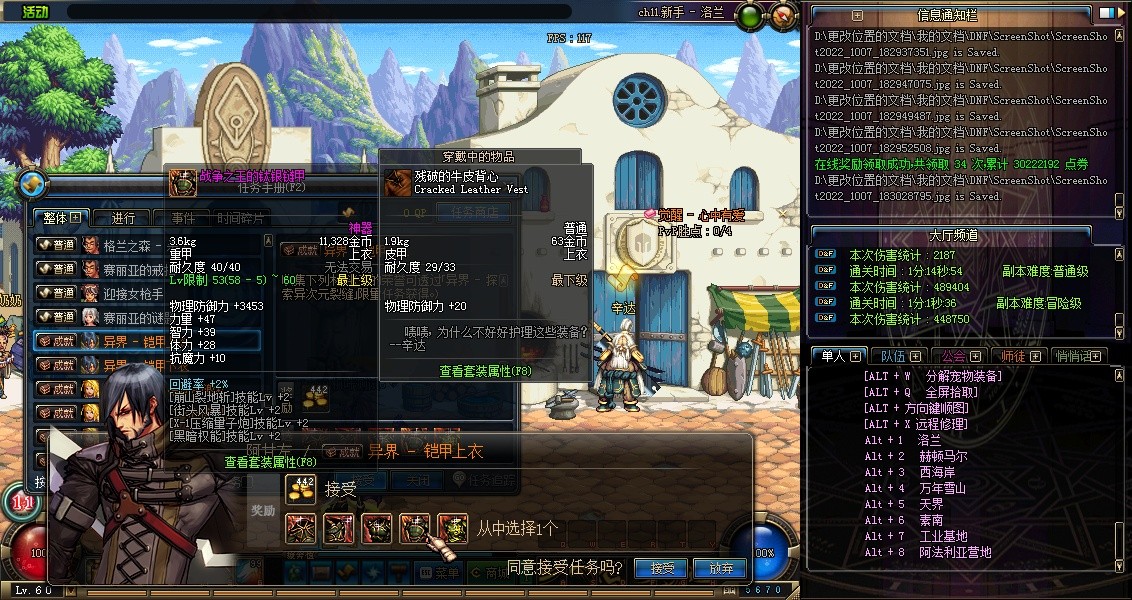This screenshot has height=600, width=1132.
Task: Pick the fifth green reward armor icon
Action: click(x=452, y=528)
